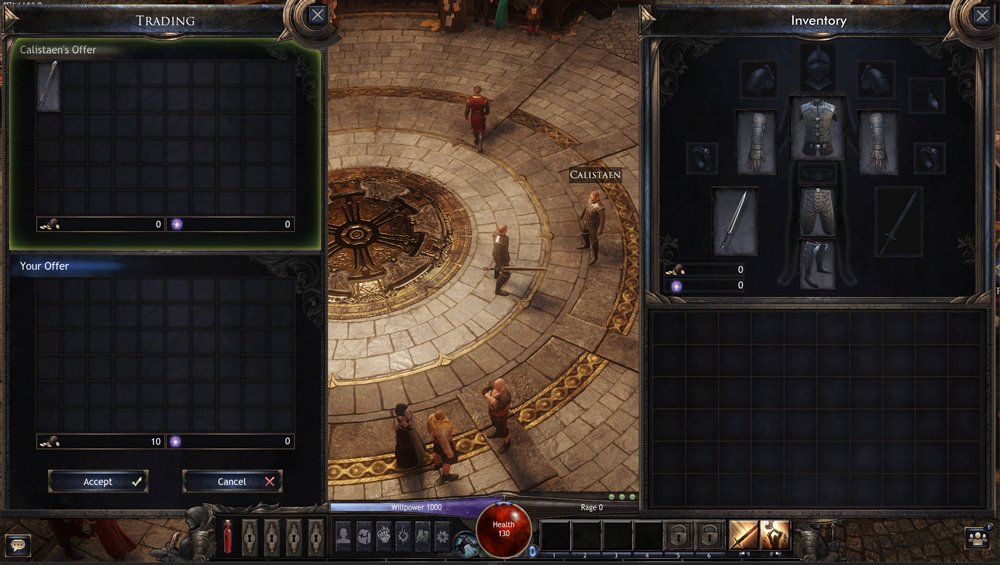Close the Trading window

coord(317,15)
